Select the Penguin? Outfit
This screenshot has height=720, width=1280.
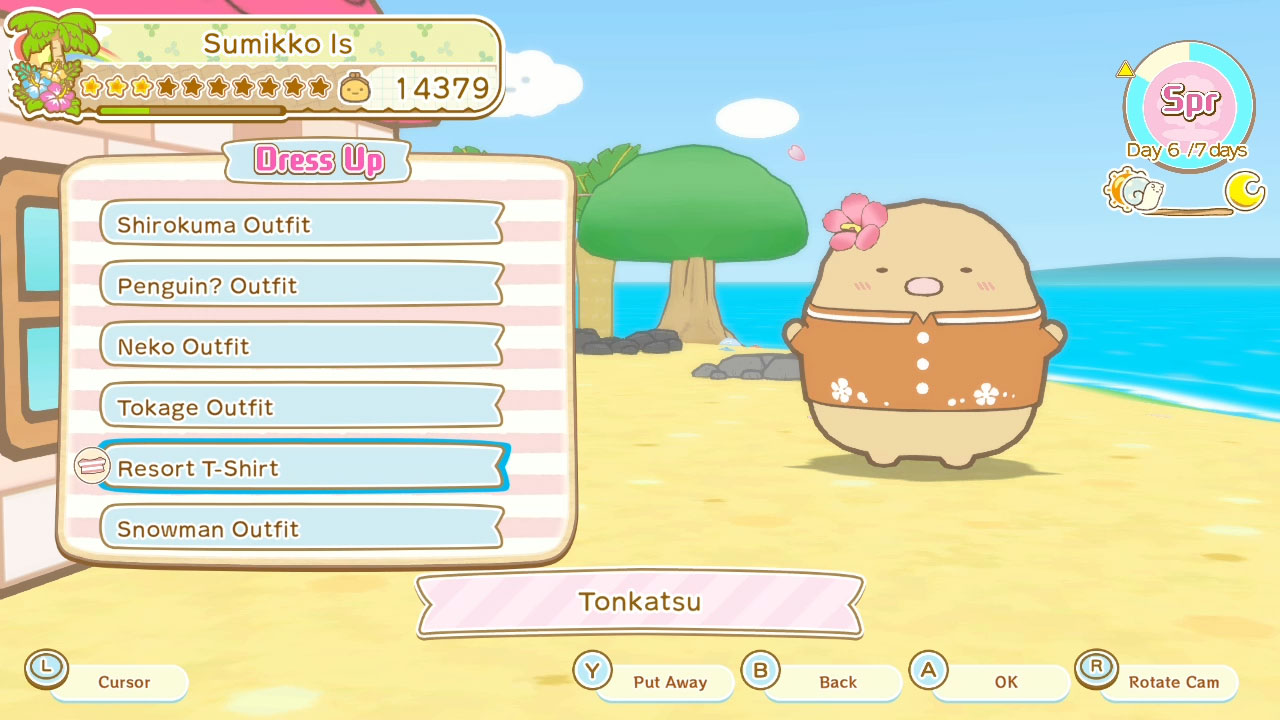[x=300, y=285]
